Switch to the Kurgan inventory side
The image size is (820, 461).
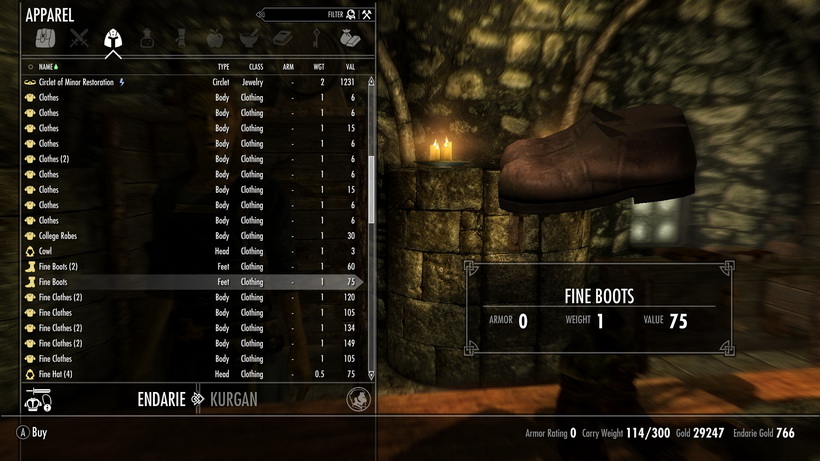click(234, 400)
